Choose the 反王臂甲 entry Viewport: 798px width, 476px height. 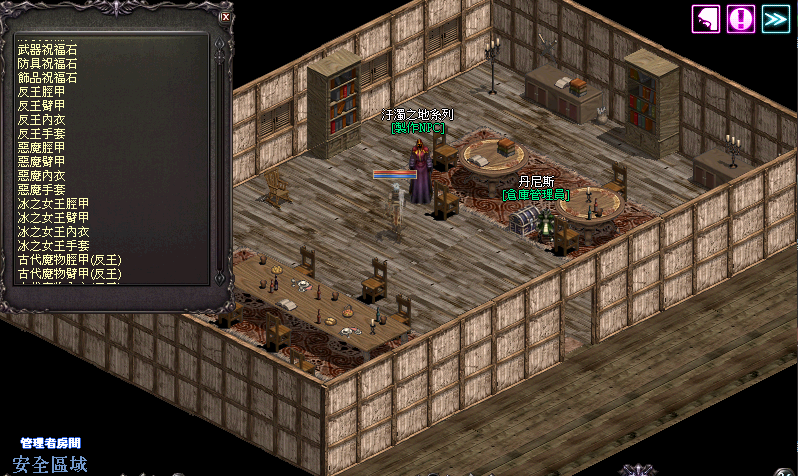[x=41, y=105]
